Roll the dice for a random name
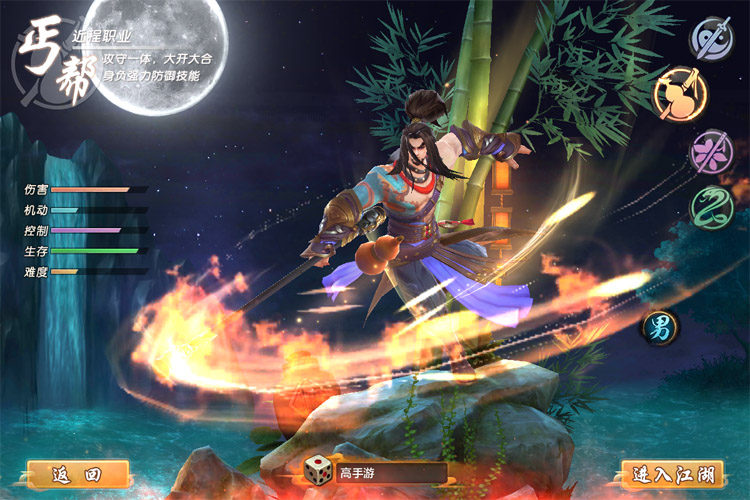Image resolution: width=750 pixels, height=500 pixels. tap(320, 472)
